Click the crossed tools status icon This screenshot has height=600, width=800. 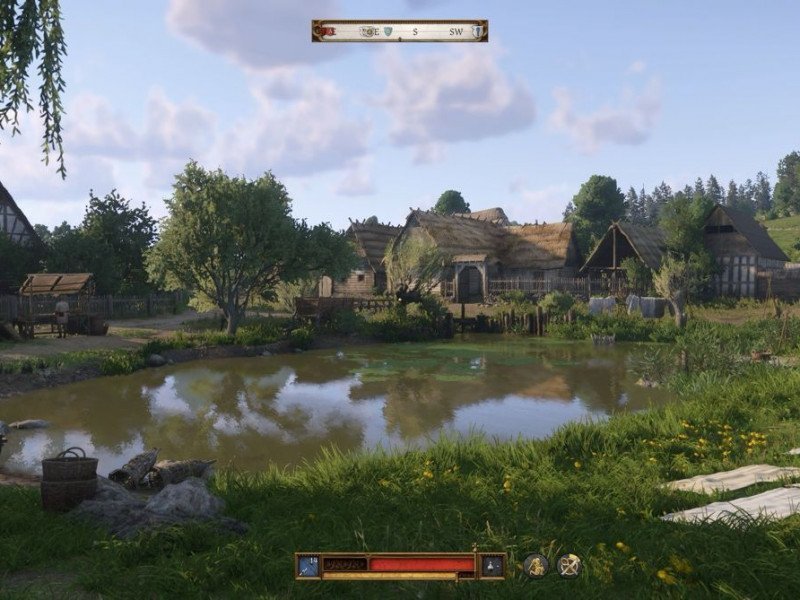pos(569,566)
